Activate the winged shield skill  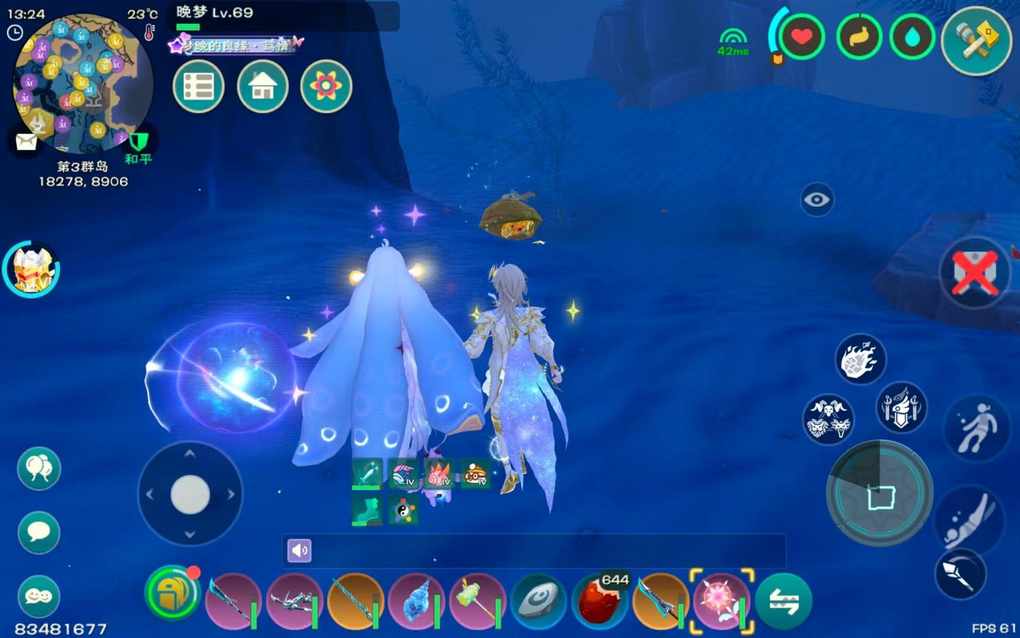[x=901, y=407]
